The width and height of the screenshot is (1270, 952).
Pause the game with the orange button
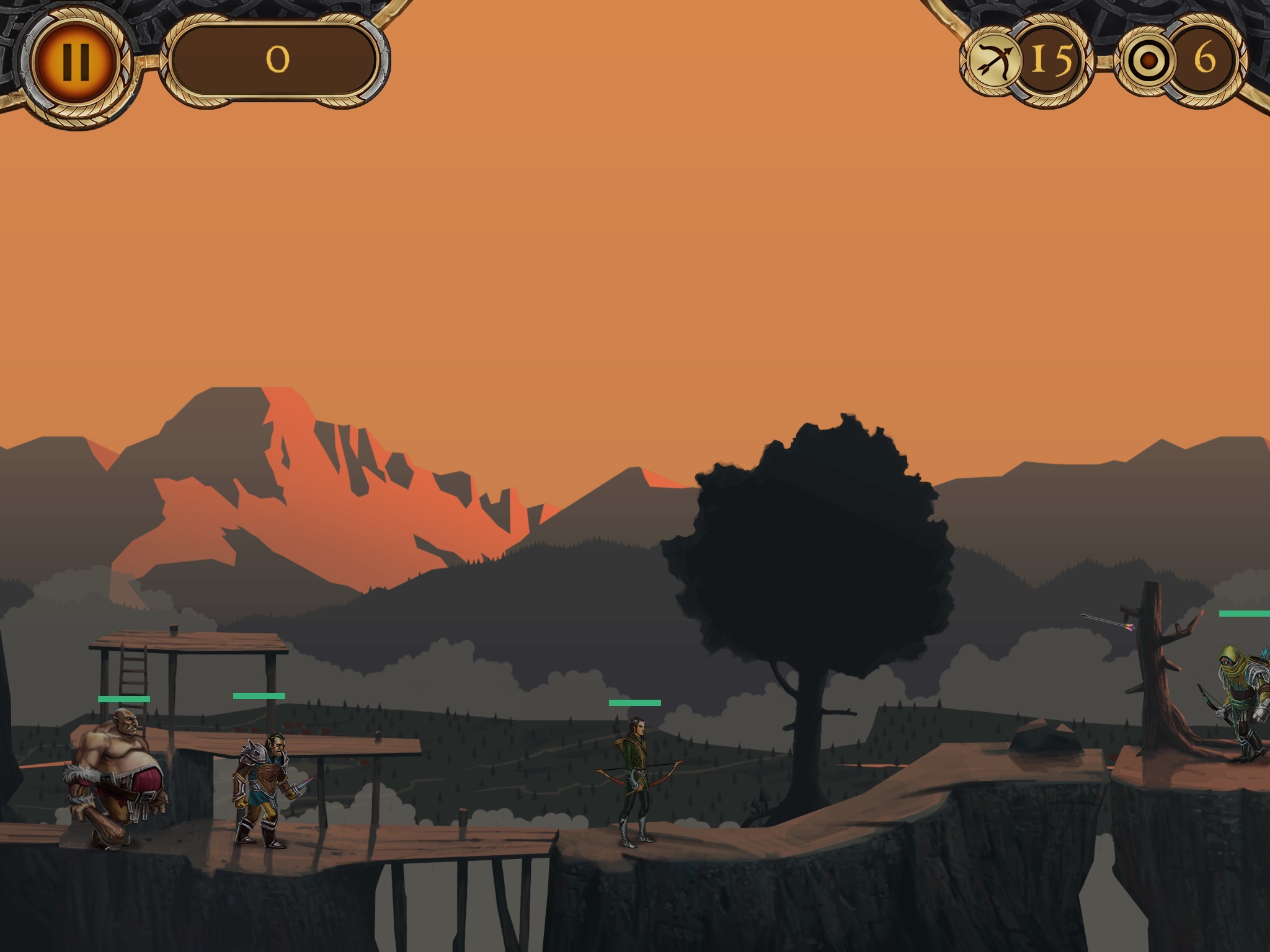tap(76, 61)
